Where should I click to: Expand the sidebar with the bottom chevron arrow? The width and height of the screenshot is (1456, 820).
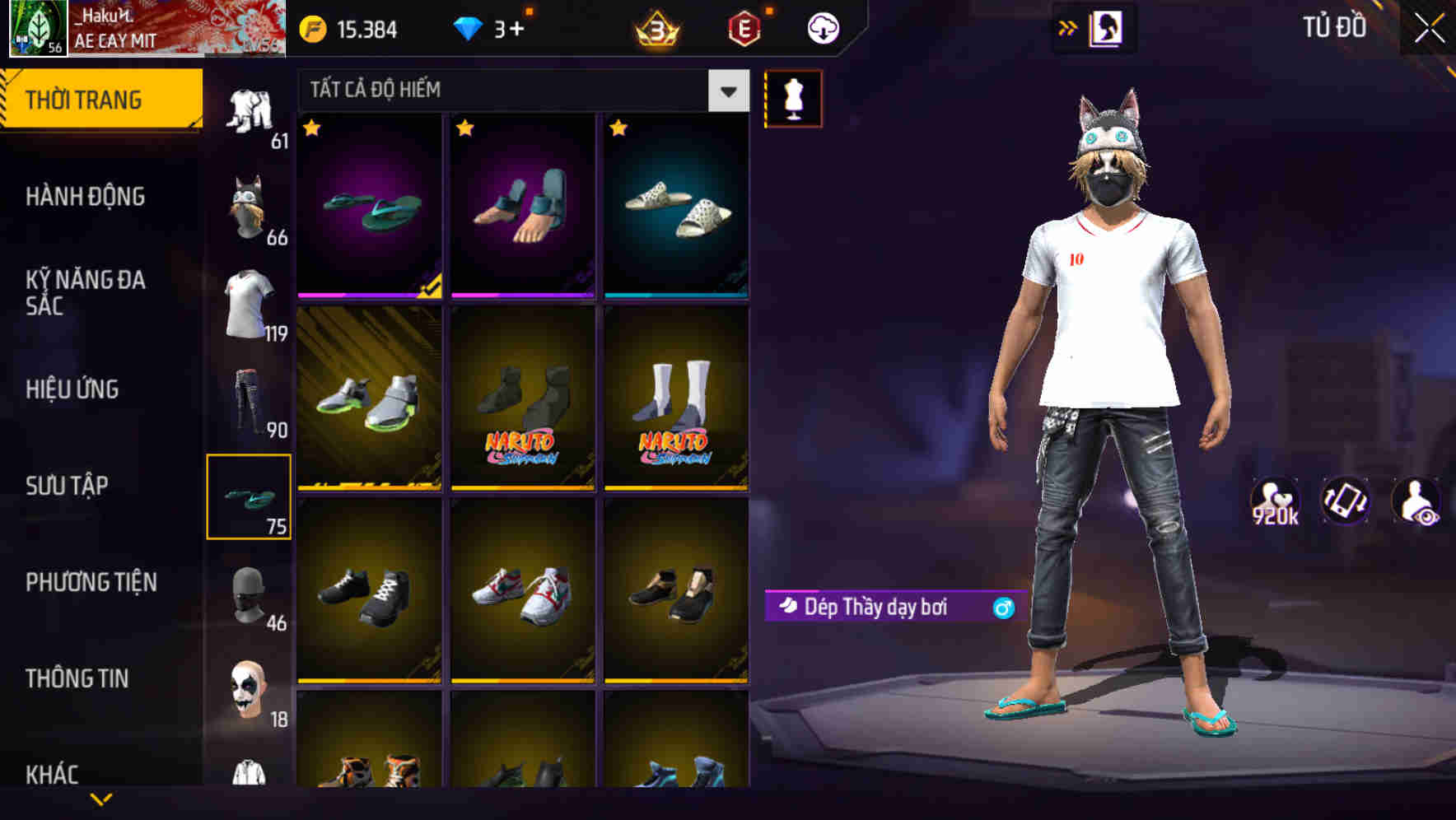coord(99,797)
